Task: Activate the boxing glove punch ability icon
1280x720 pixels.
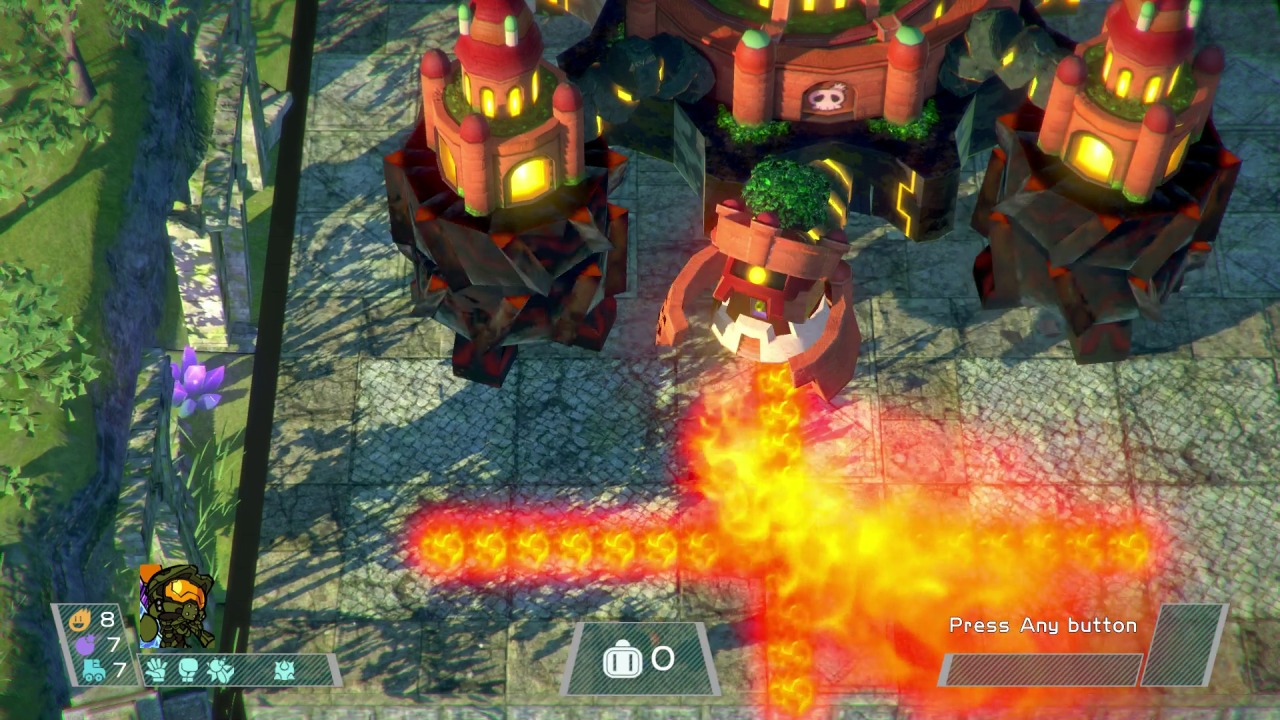Action: click(x=188, y=670)
